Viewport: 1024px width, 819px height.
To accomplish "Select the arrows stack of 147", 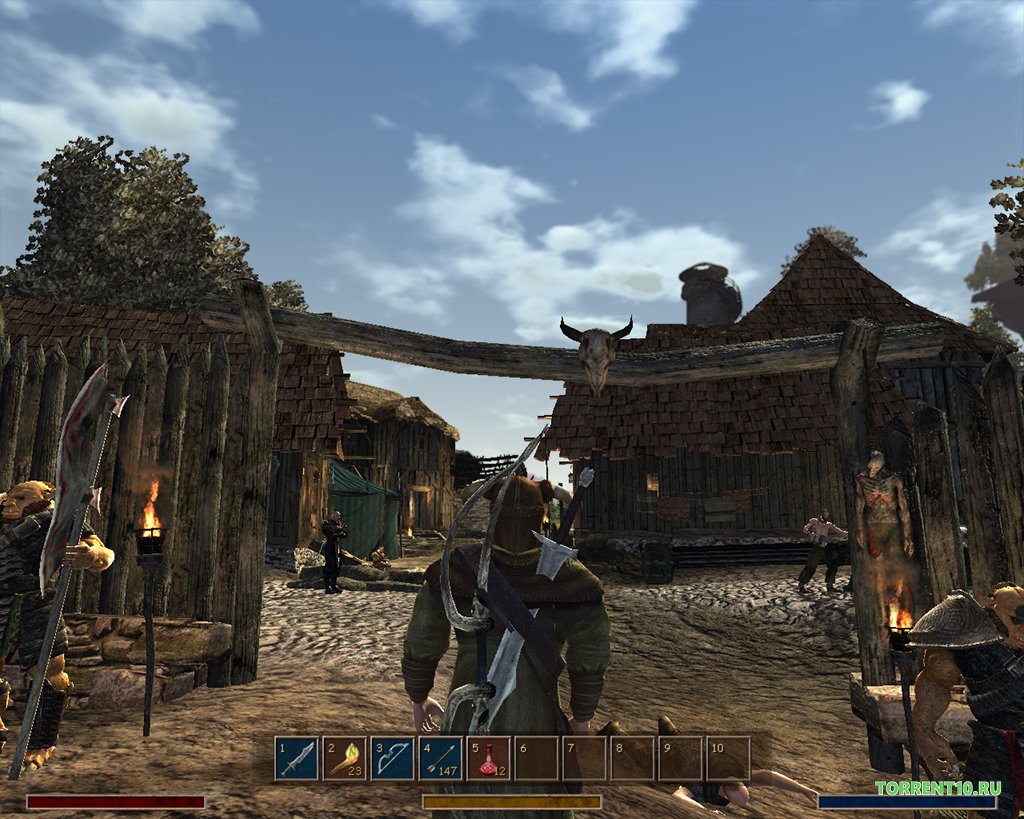I will click(x=441, y=759).
